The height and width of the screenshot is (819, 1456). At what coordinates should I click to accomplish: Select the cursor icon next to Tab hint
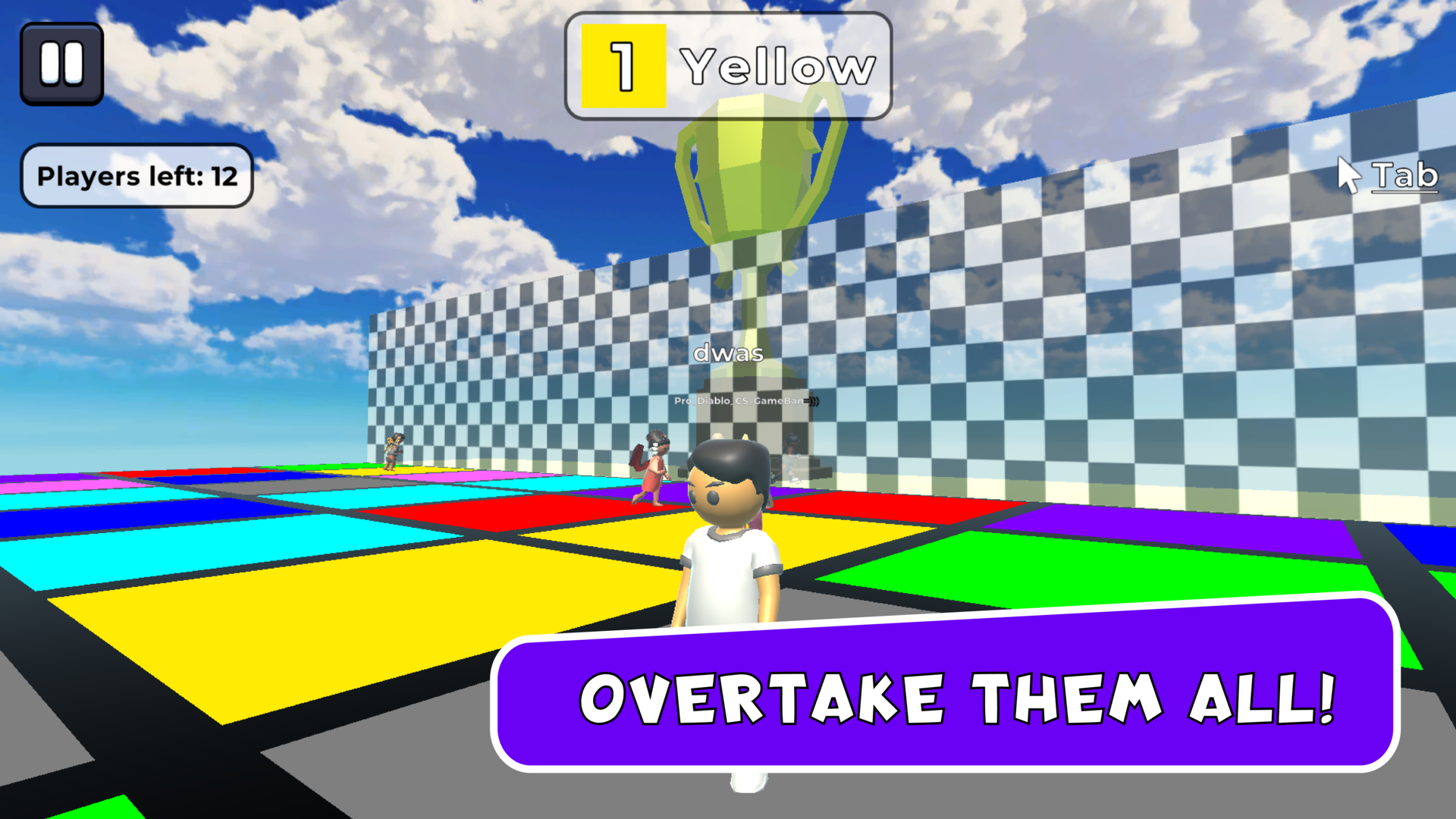tap(1349, 173)
